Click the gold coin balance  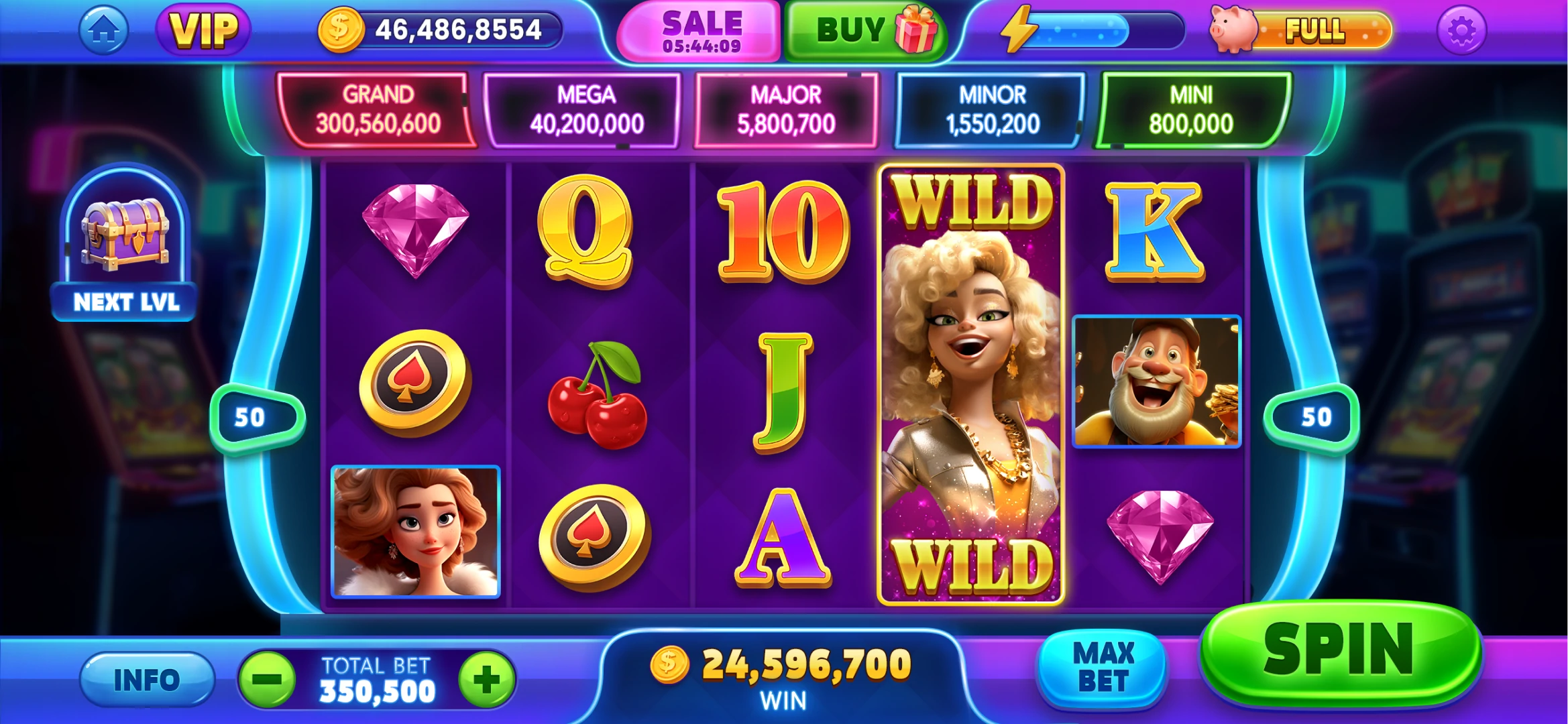click(439, 30)
